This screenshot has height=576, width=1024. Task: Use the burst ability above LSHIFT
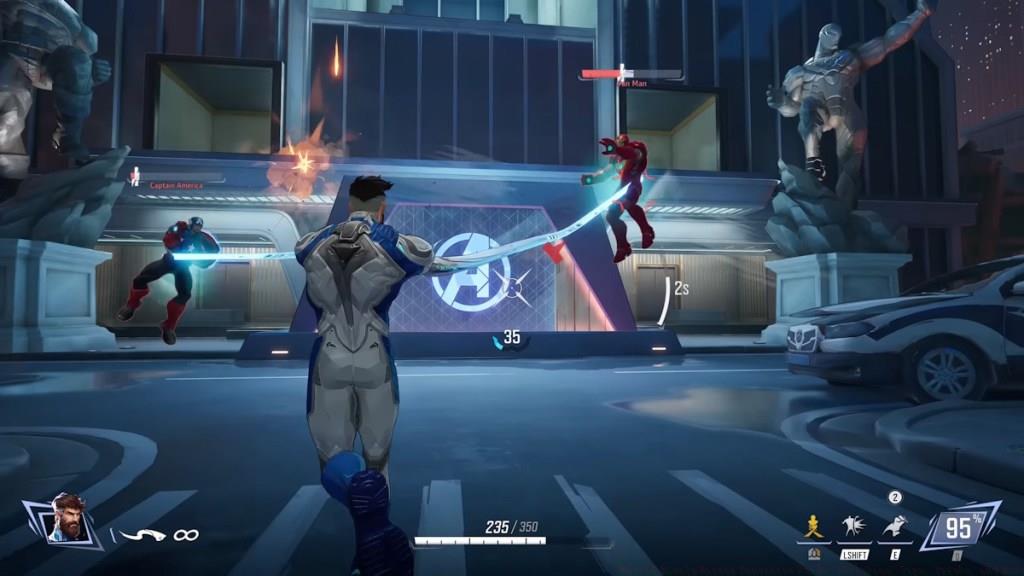pyautogui.click(x=854, y=527)
